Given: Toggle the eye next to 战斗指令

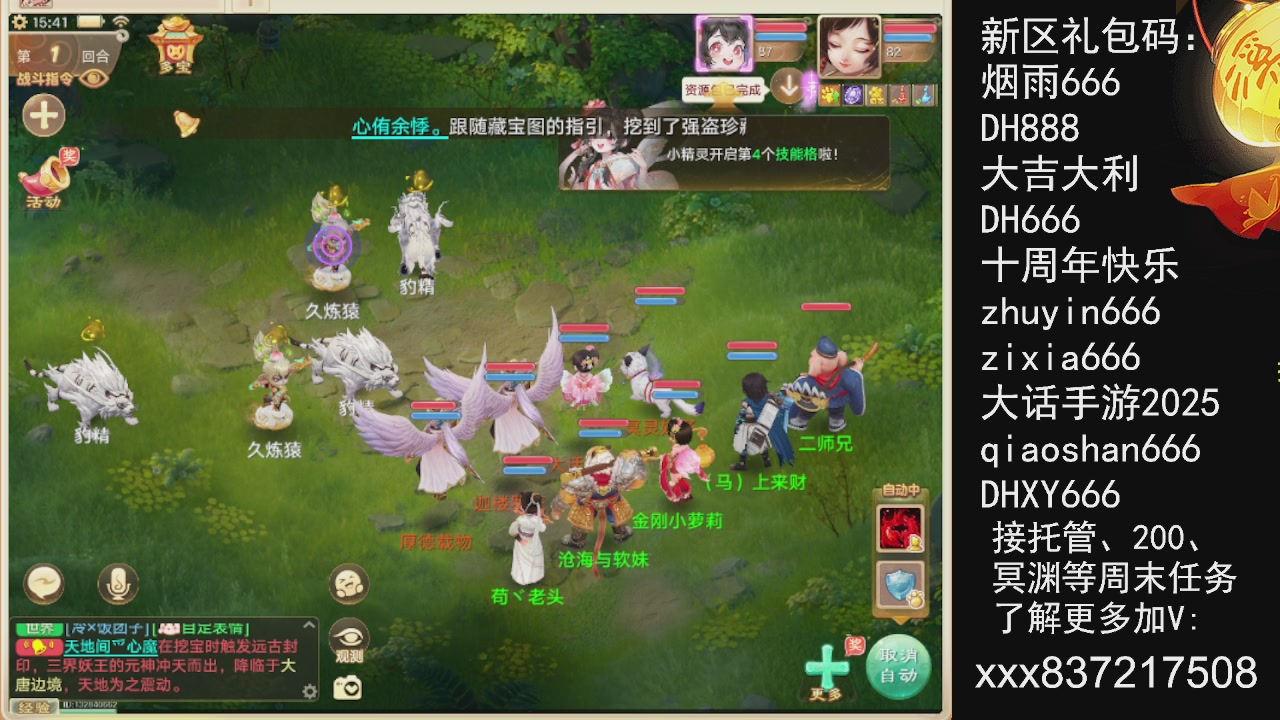Looking at the screenshot, I should pyautogui.click(x=91, y=78).
